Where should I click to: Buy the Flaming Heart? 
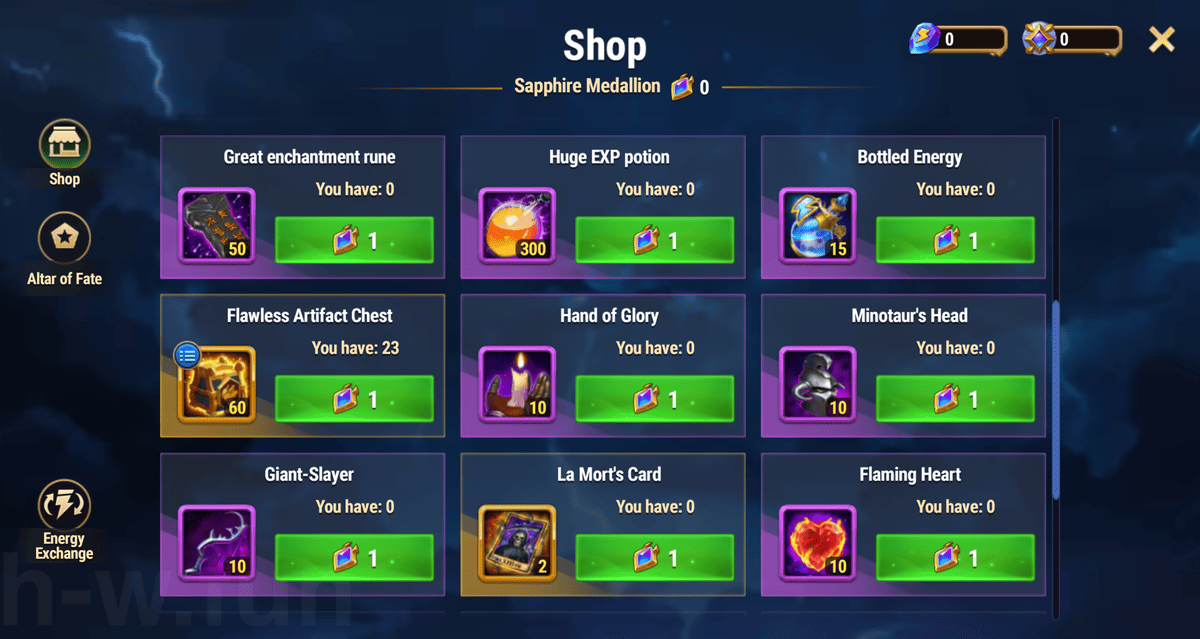point(955,558)
